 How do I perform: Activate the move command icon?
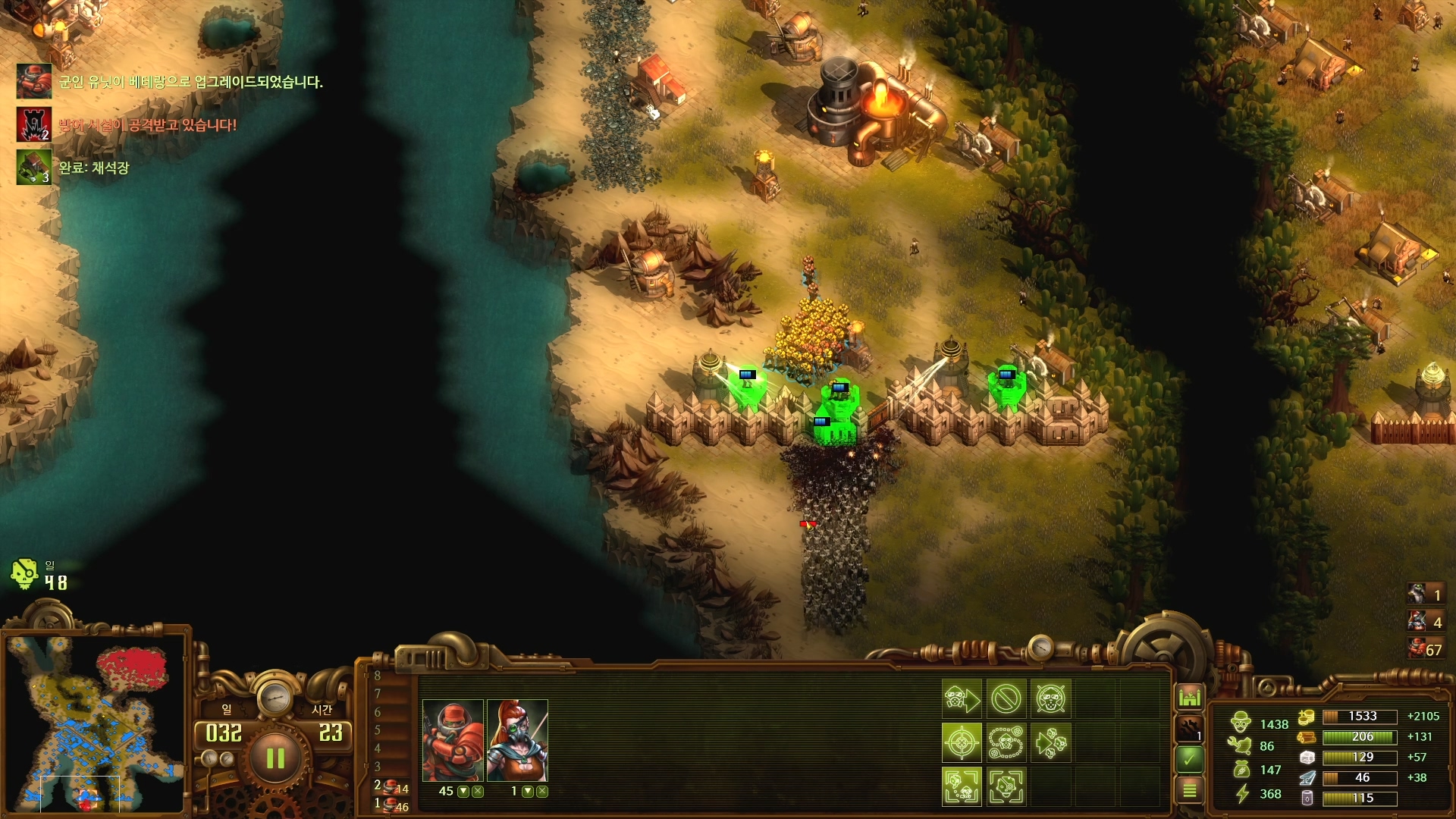[962, 698]
